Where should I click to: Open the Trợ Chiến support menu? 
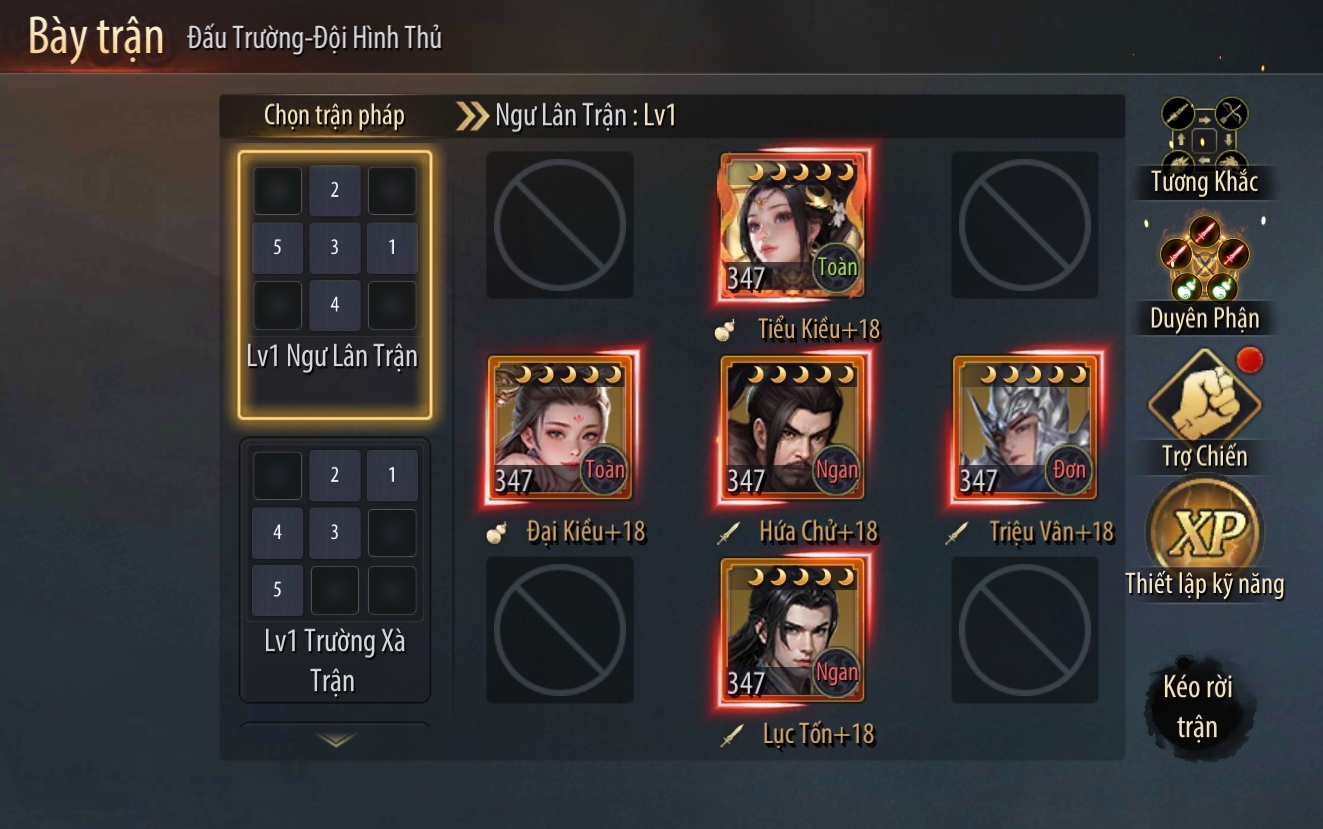(x=1204, y=410)
